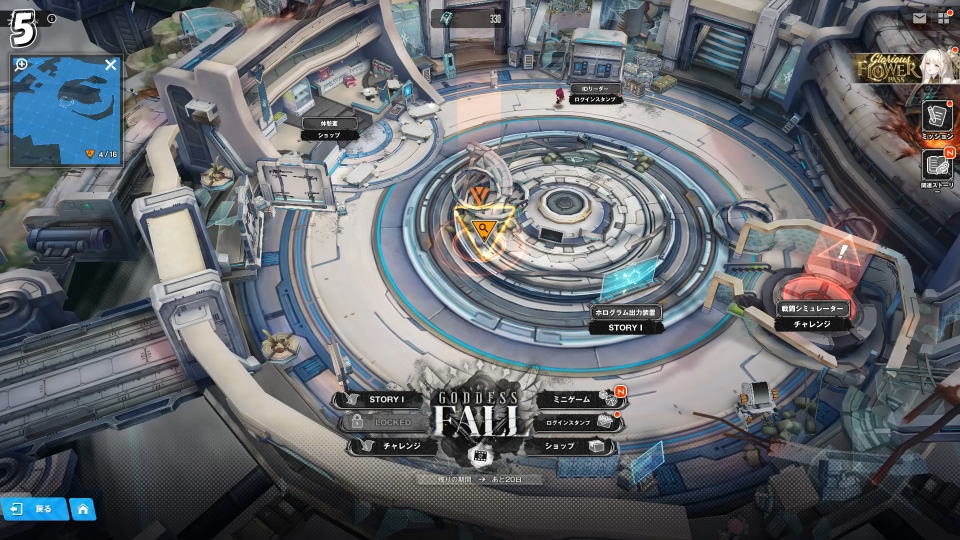Select the チャレンジ challenge menu entry
Screen dimensions: 960x540
(x=392, y=446)
